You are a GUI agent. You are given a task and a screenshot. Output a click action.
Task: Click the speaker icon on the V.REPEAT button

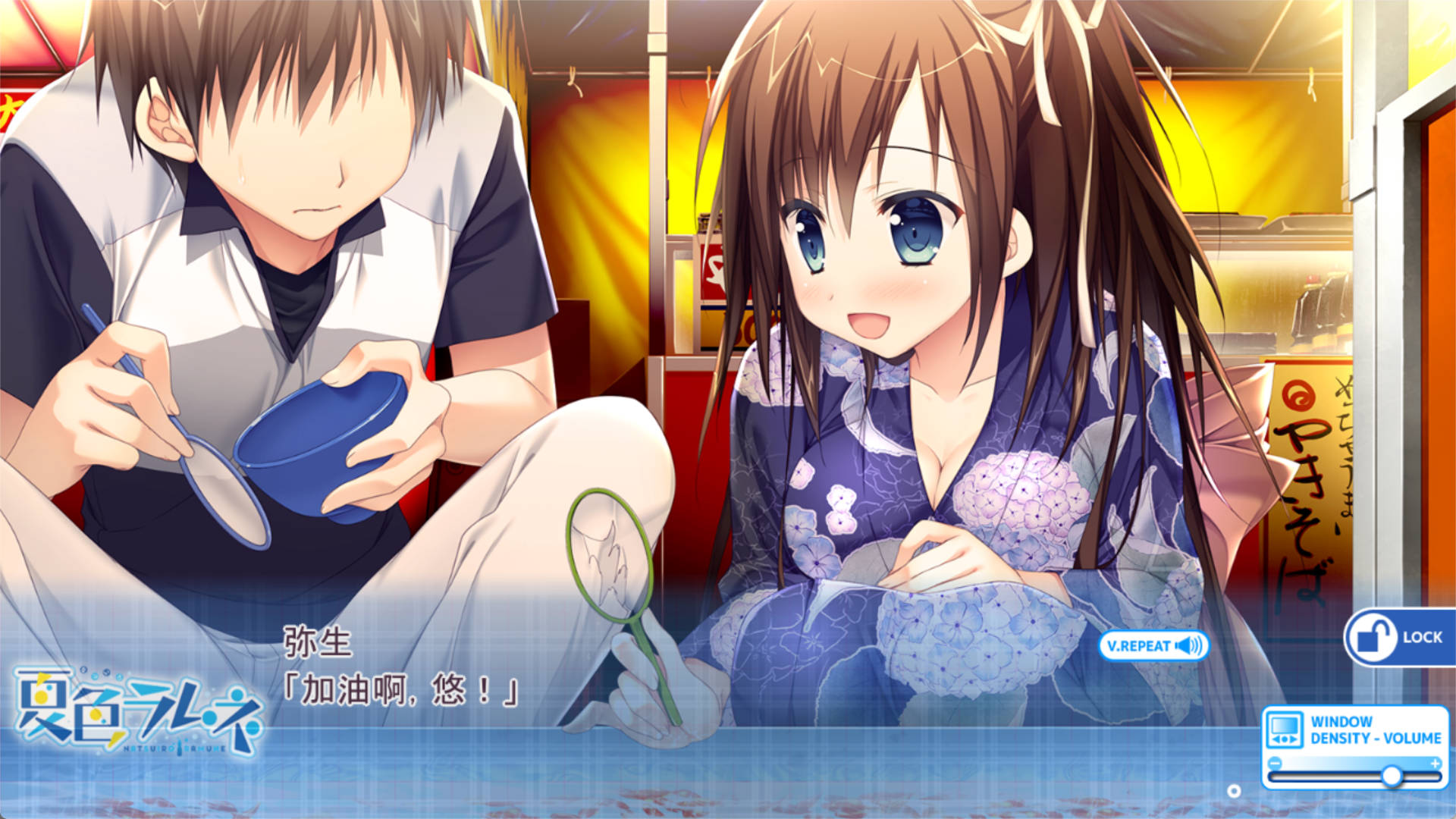pyautogui.click(x=1188, y=645)
